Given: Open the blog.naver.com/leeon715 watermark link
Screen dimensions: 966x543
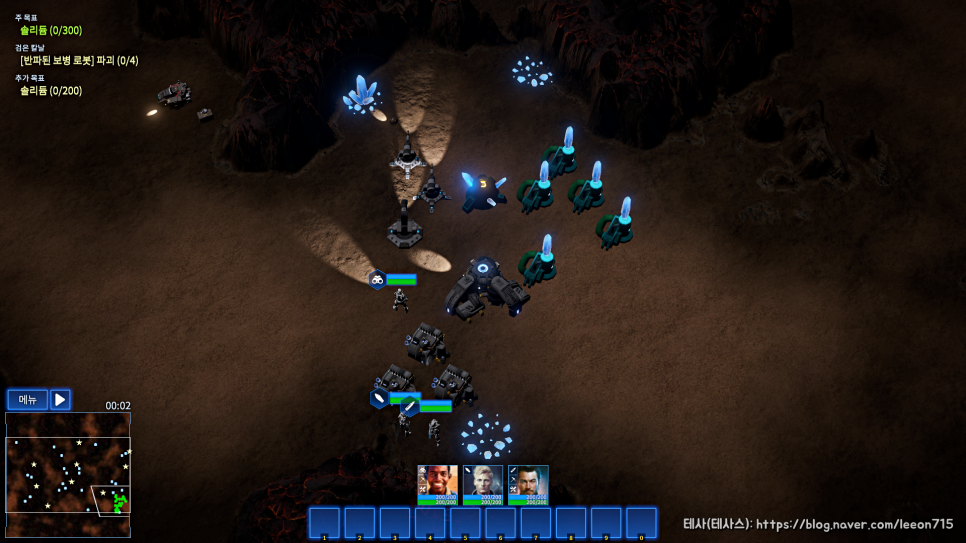Looking at the screenshot, I should [818, 524].
